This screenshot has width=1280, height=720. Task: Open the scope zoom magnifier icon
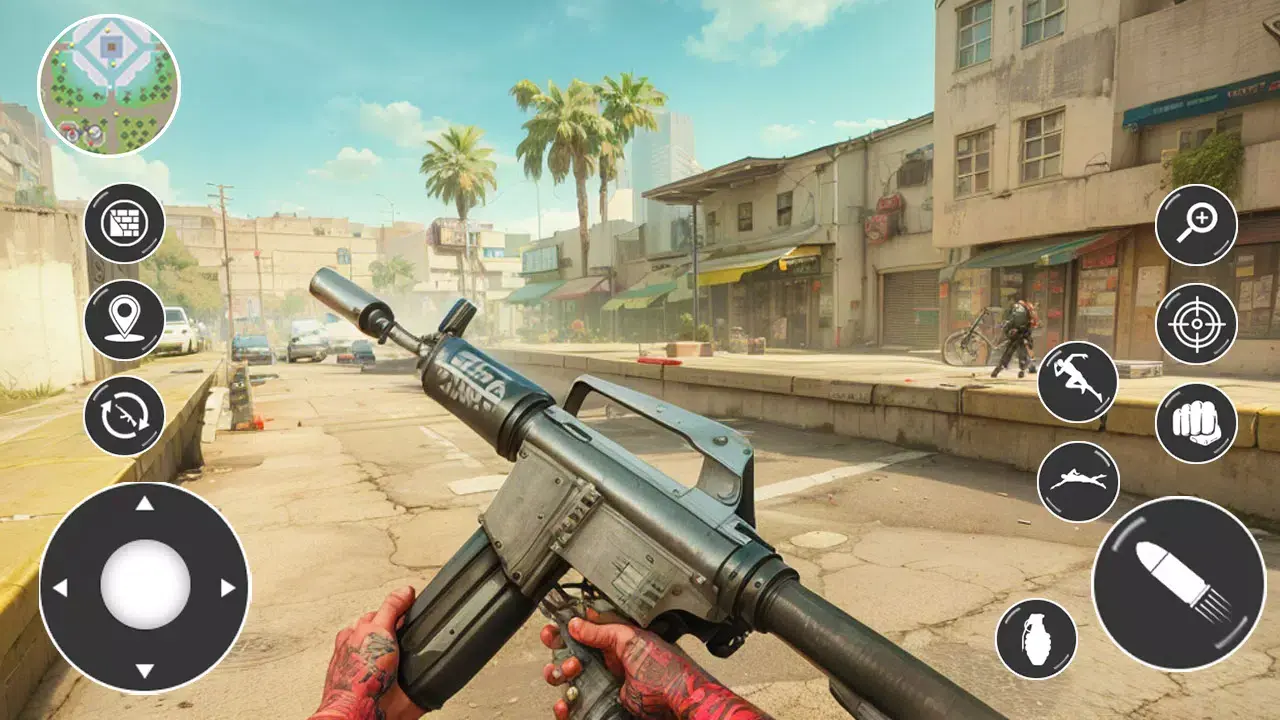[x=1196, y=222]
